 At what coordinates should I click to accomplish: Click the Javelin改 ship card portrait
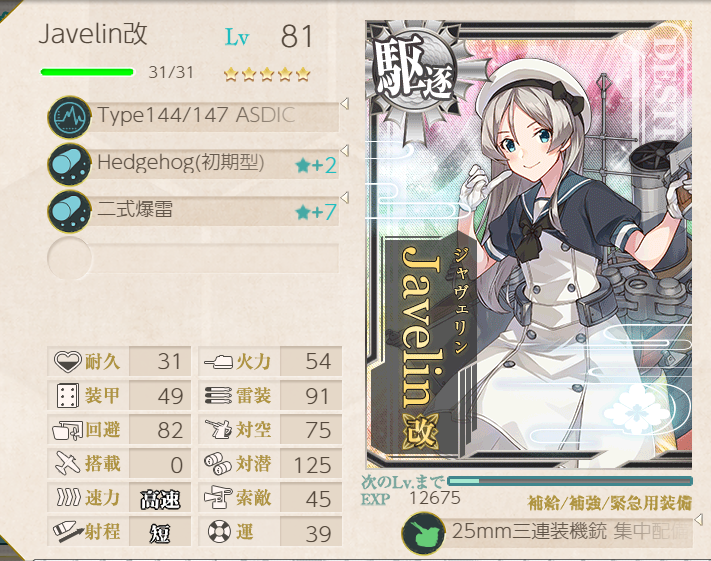coord(528,245)
